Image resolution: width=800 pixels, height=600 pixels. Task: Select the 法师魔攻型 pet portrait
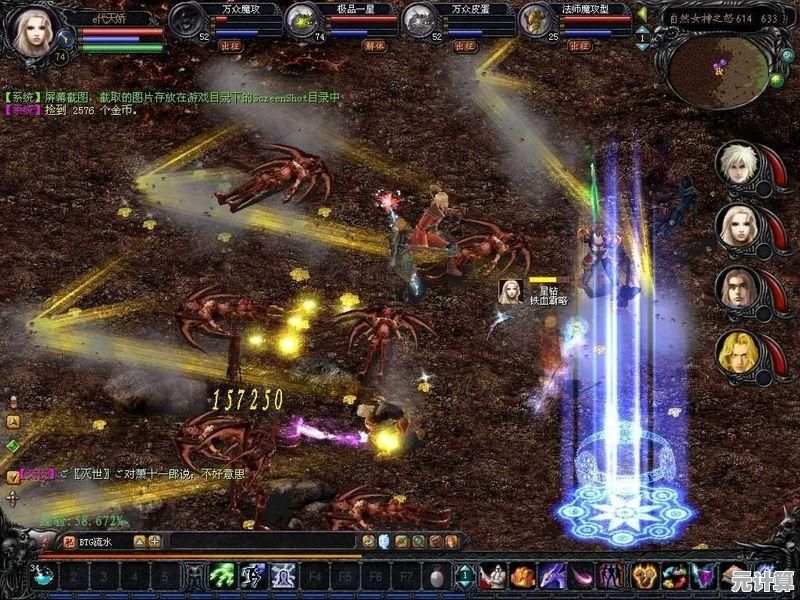click(x=536, y=19)
